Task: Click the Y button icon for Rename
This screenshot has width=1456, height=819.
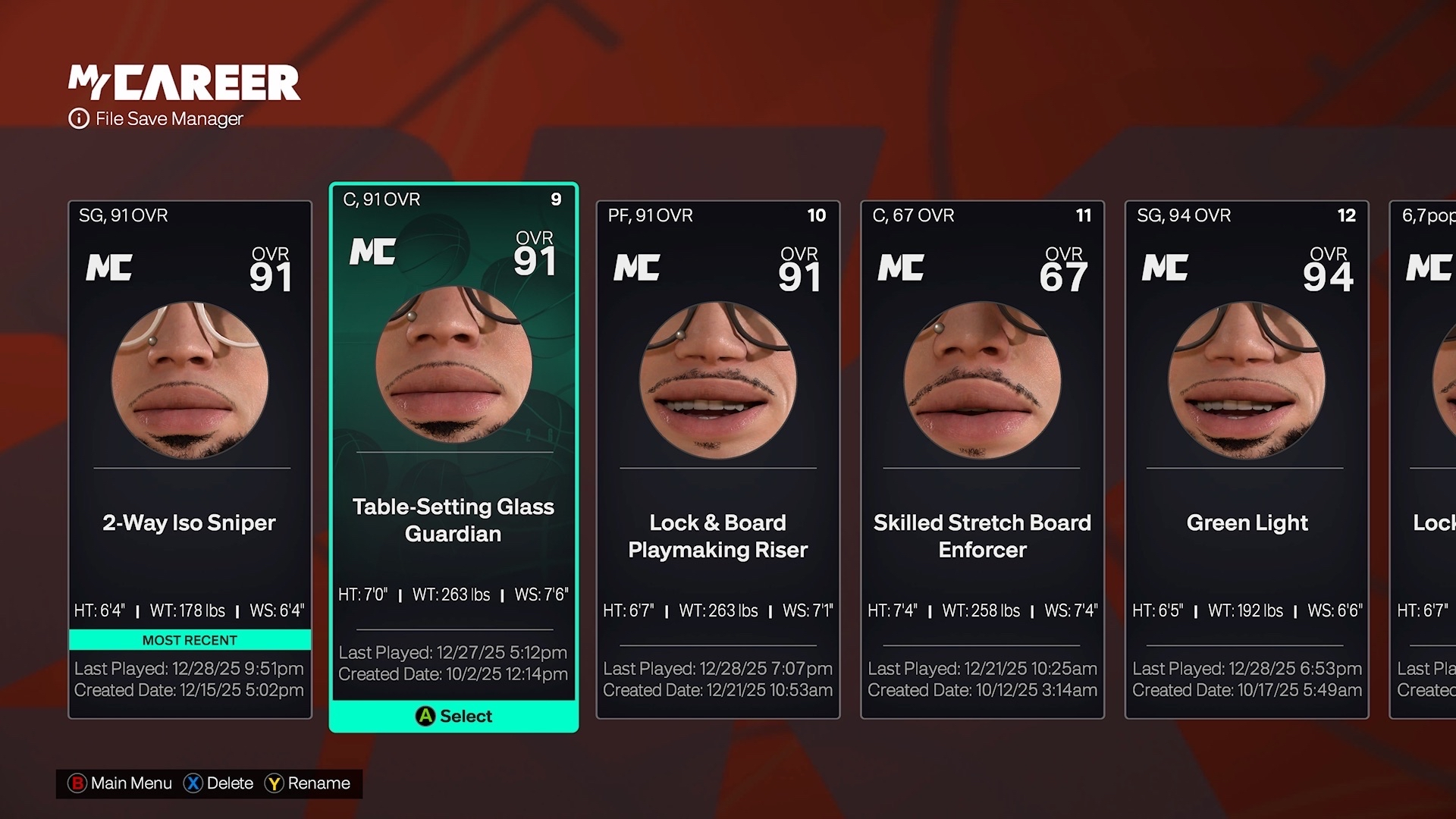Action: 275,783
